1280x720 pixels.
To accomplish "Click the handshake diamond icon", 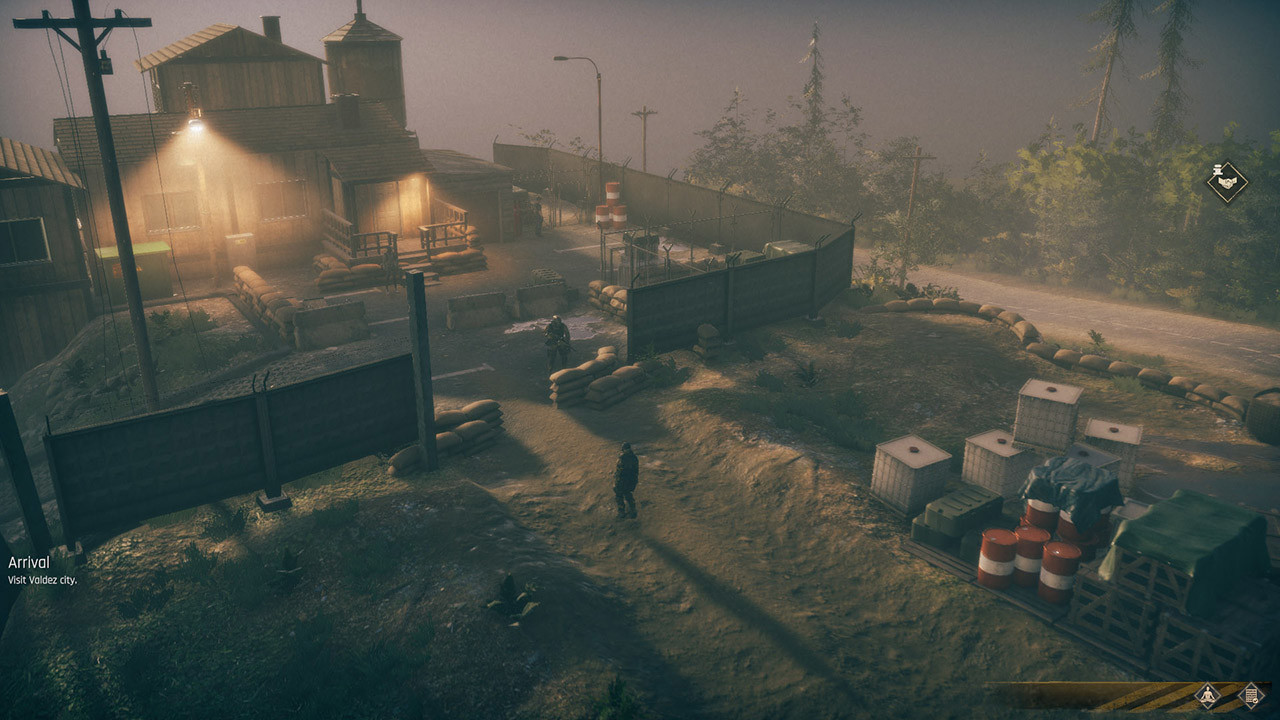I will [1227, 182].
